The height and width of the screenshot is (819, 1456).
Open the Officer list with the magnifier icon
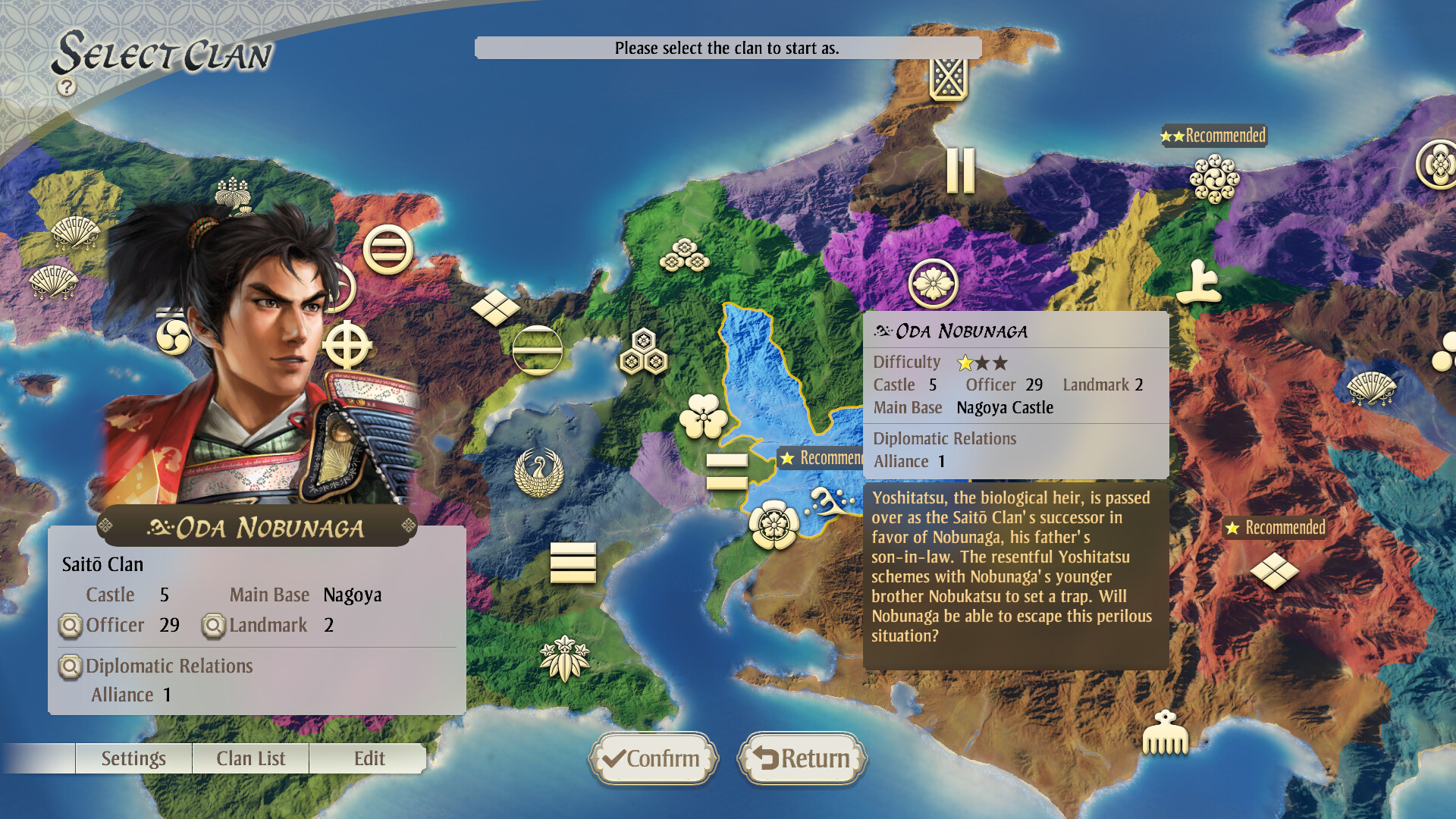pos(72,626)
